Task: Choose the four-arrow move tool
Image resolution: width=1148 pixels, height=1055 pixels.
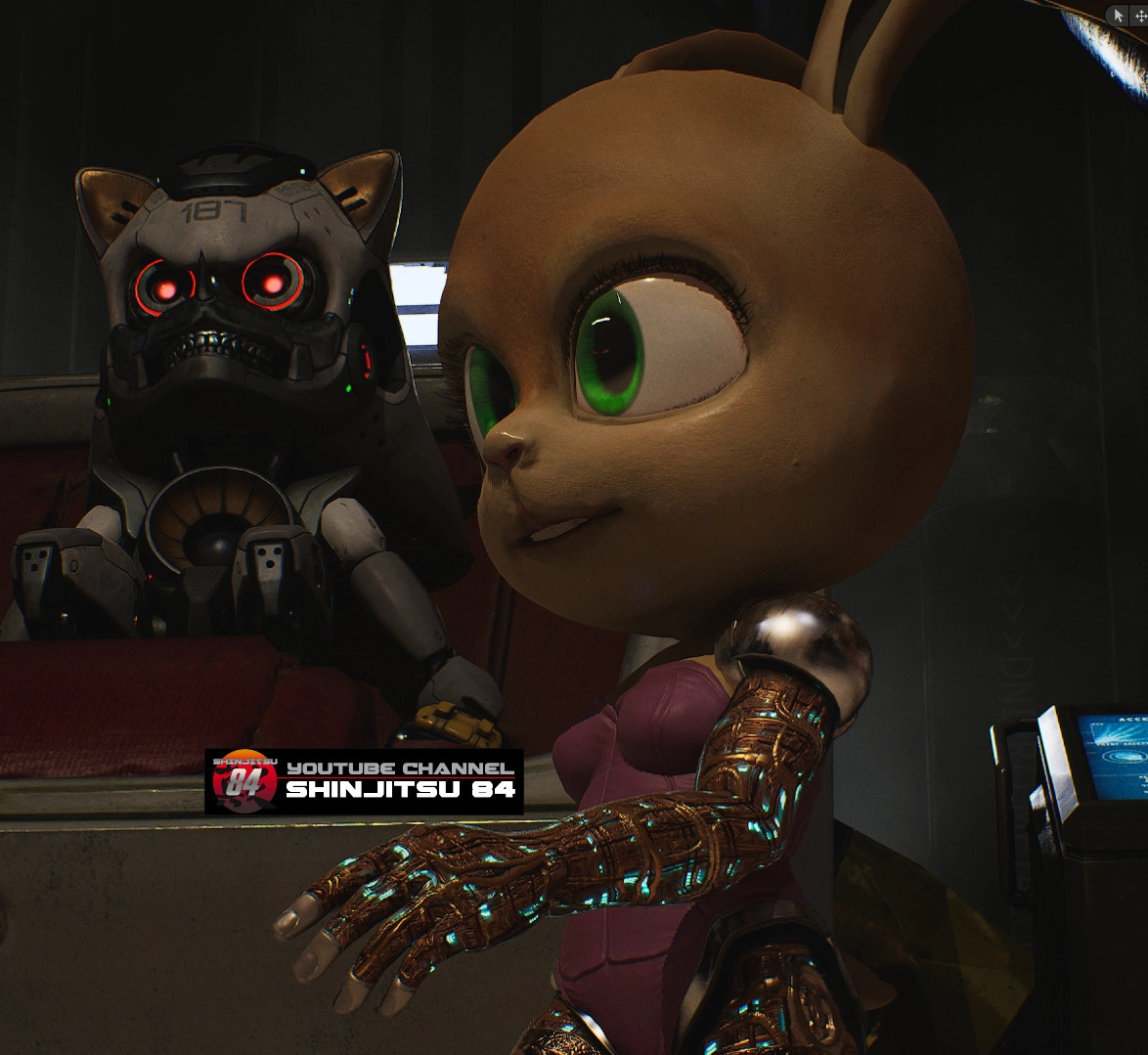Action: 1139,16
